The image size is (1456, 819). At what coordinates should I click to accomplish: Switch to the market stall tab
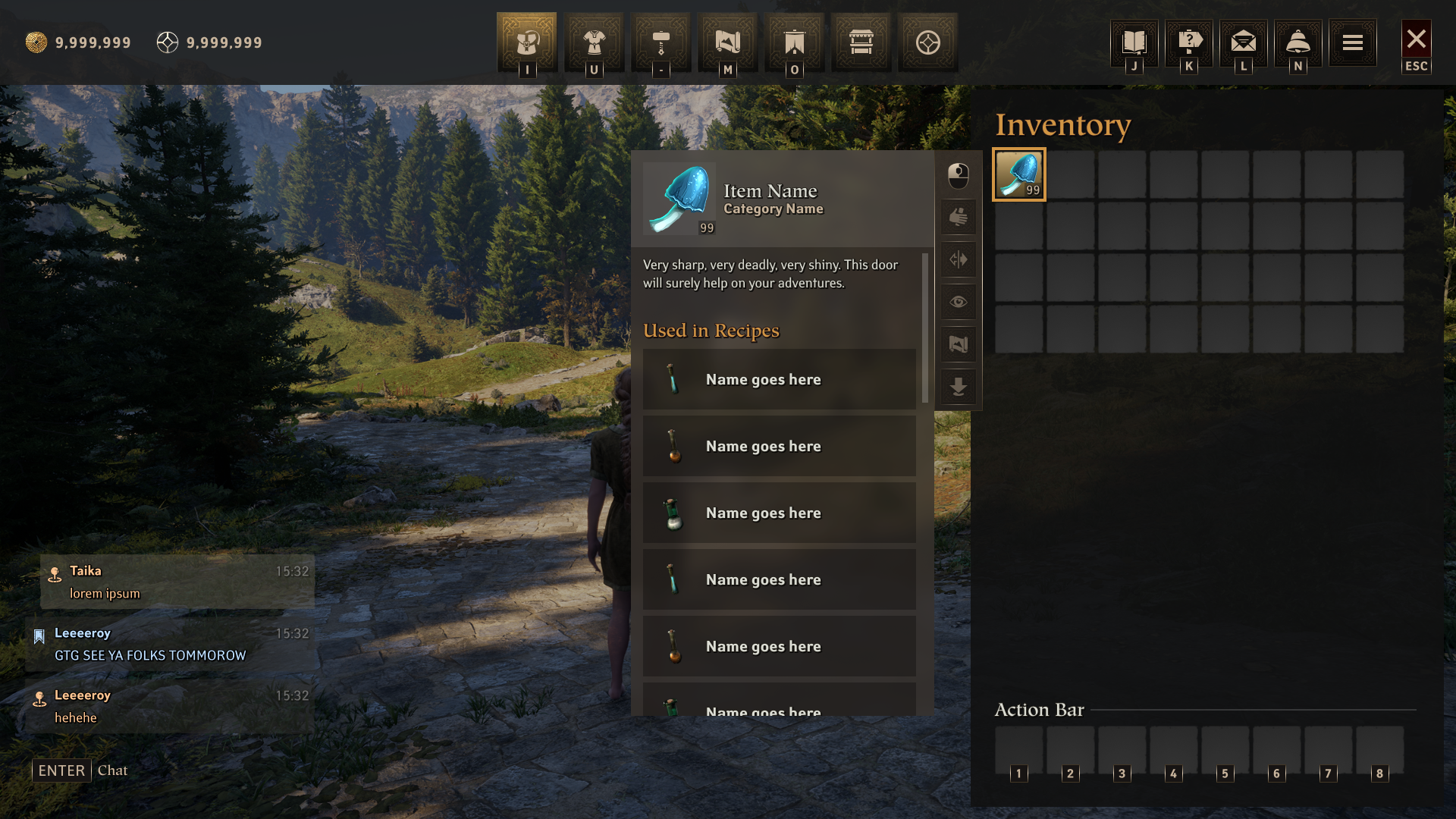861,42
